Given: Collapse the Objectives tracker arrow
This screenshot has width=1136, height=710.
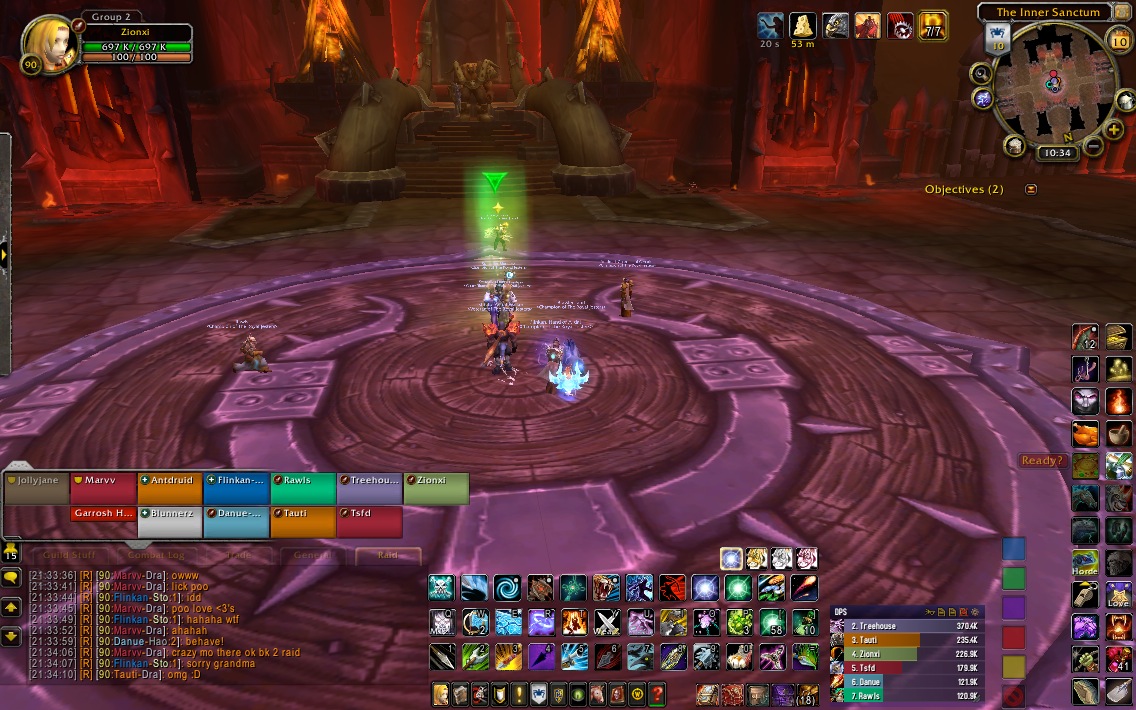Looking at the screenshot, I should tap(1031, 189).
